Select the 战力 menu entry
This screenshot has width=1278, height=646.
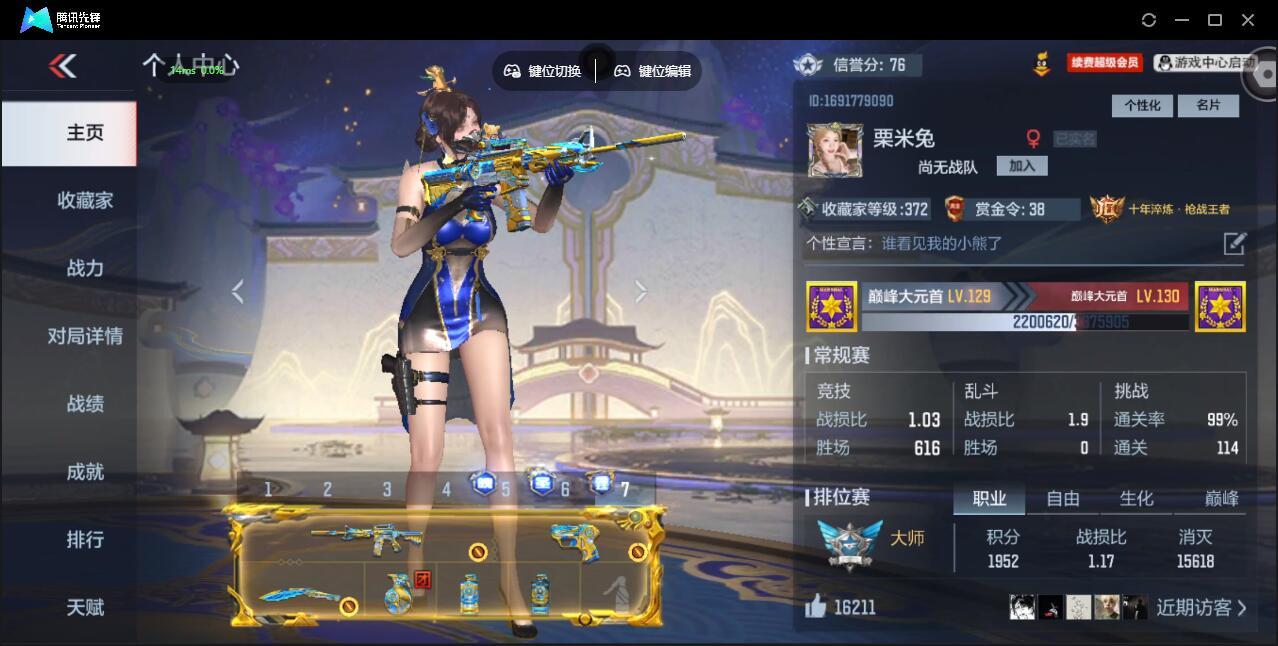click(x=85, y=268)
